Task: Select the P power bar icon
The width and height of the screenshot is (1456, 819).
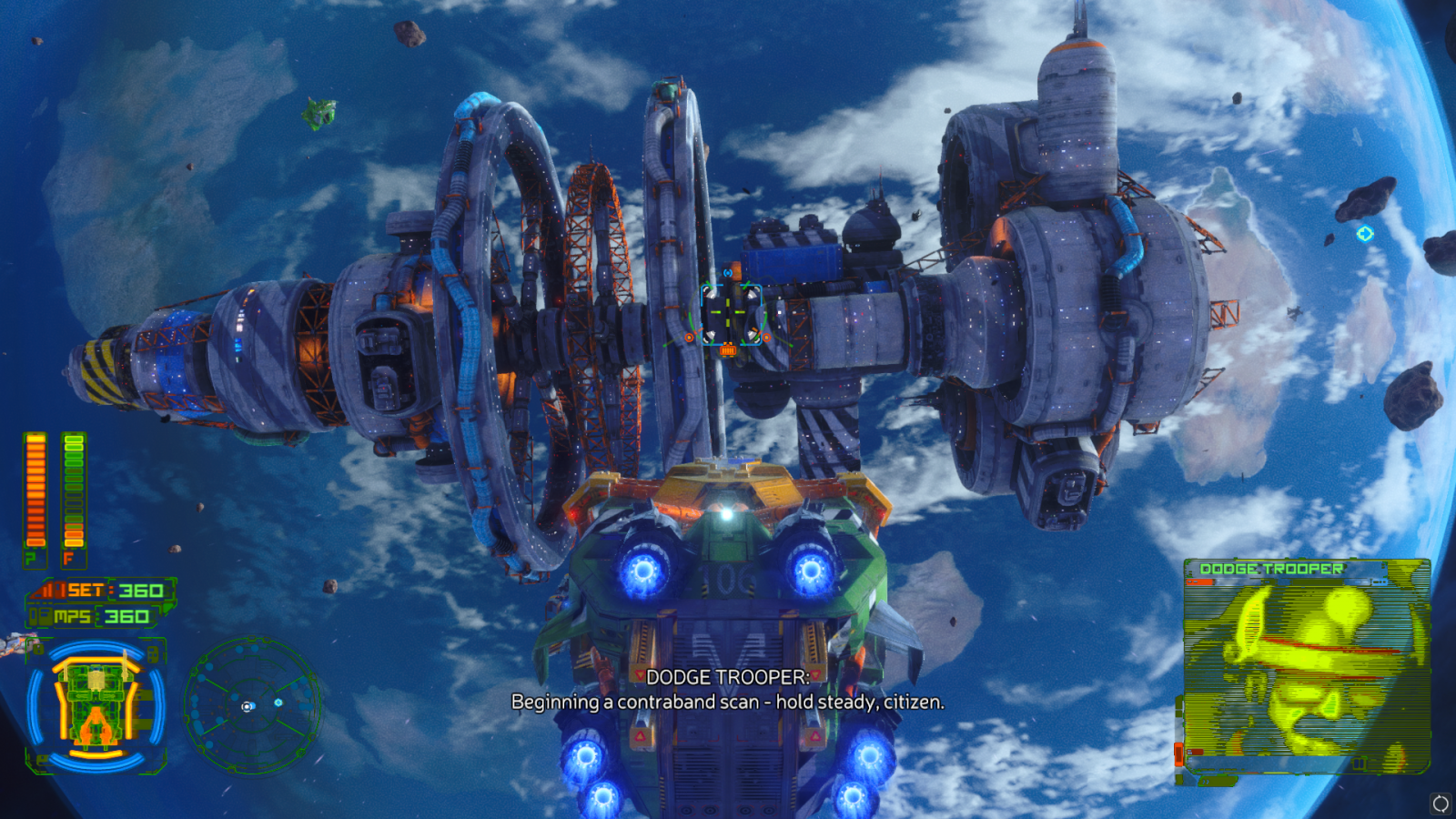Action: [x=30, y=558]
